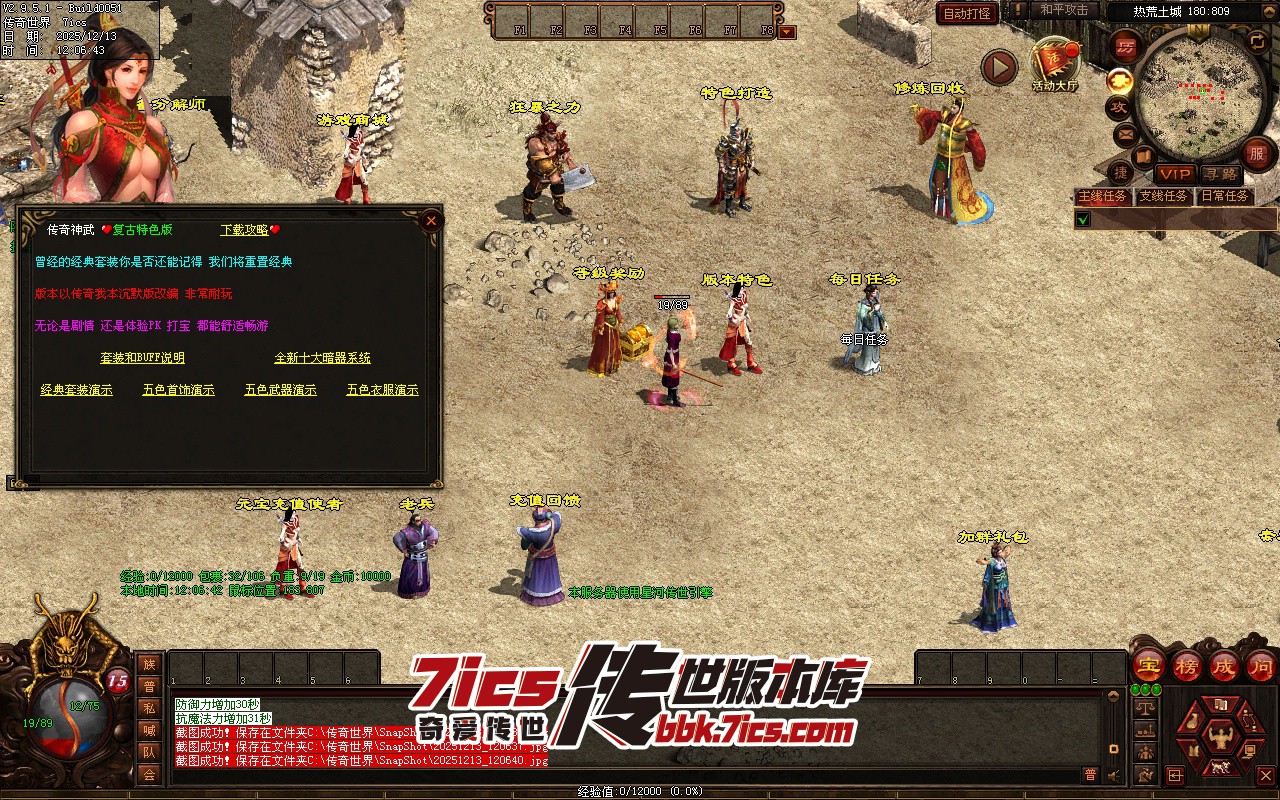Select 全新十大暗器系统 link
Screen dimensions: 1280x800
coord(322,358)
